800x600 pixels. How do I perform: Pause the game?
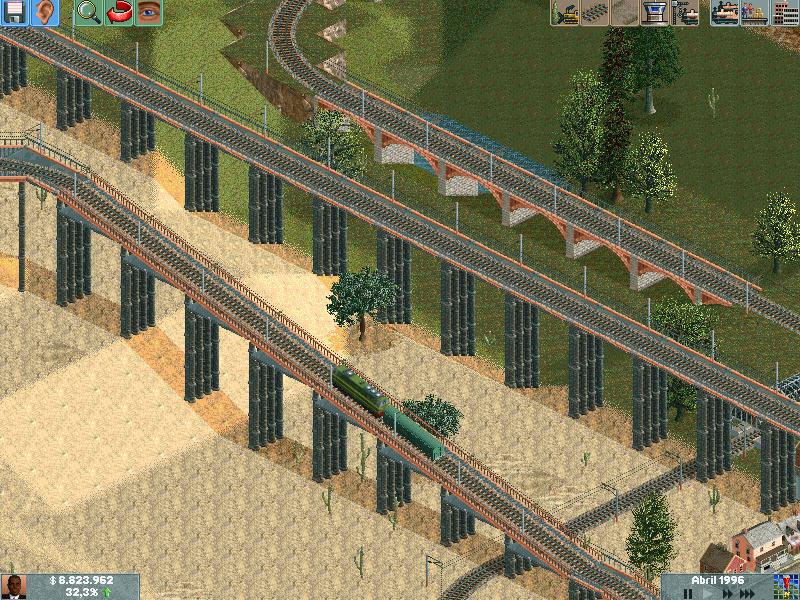pos(689,593)
